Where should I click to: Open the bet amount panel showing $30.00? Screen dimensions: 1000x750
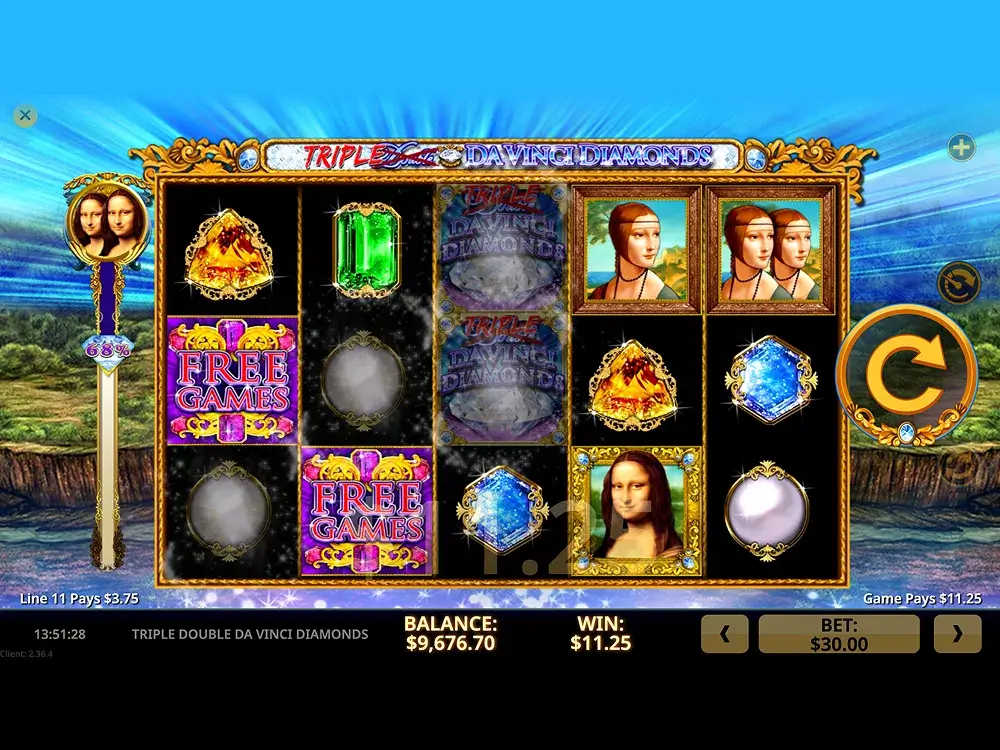(x=839, y=634)
